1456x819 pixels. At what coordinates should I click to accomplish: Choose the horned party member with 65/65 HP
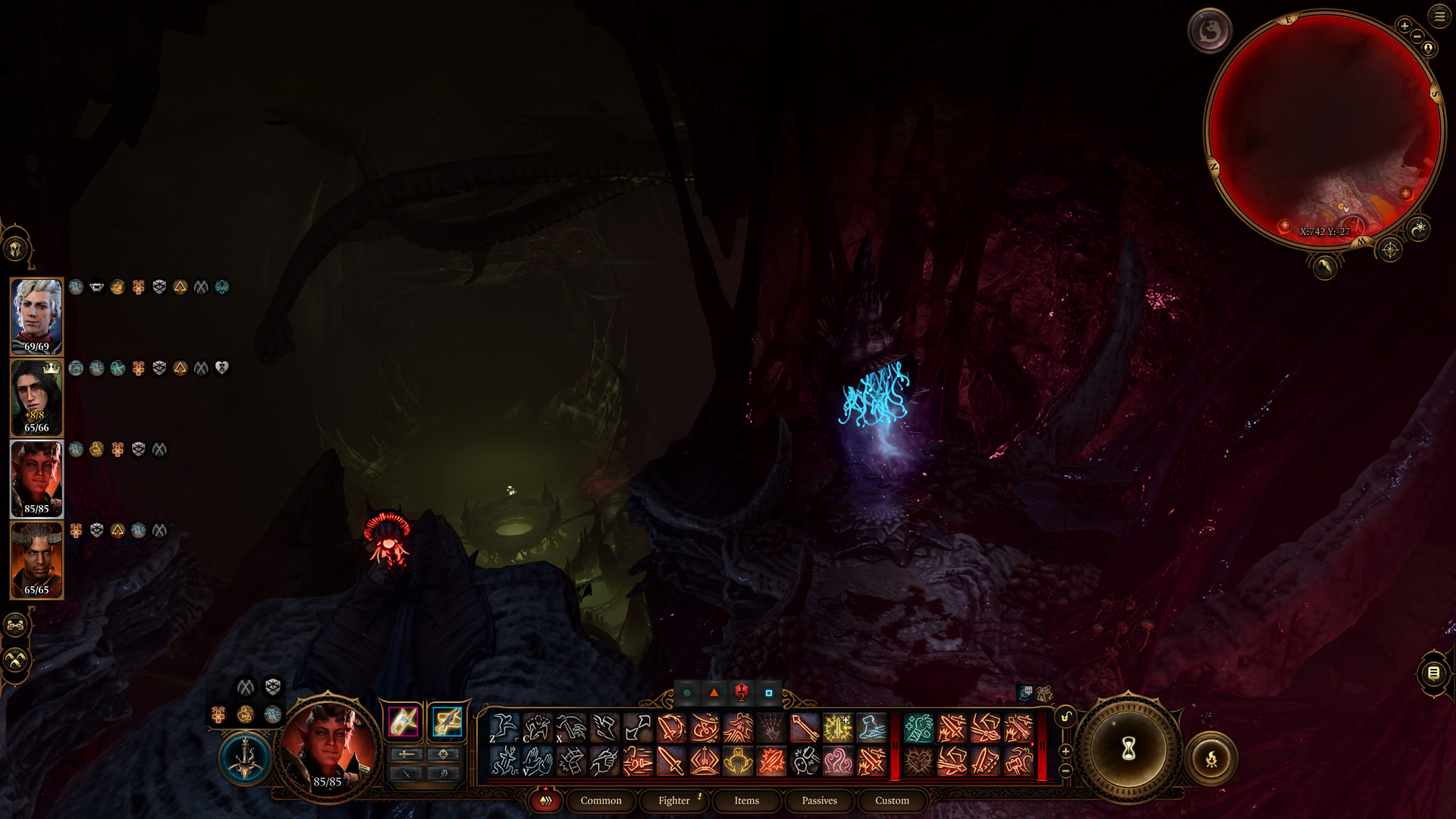pos(36,560)
